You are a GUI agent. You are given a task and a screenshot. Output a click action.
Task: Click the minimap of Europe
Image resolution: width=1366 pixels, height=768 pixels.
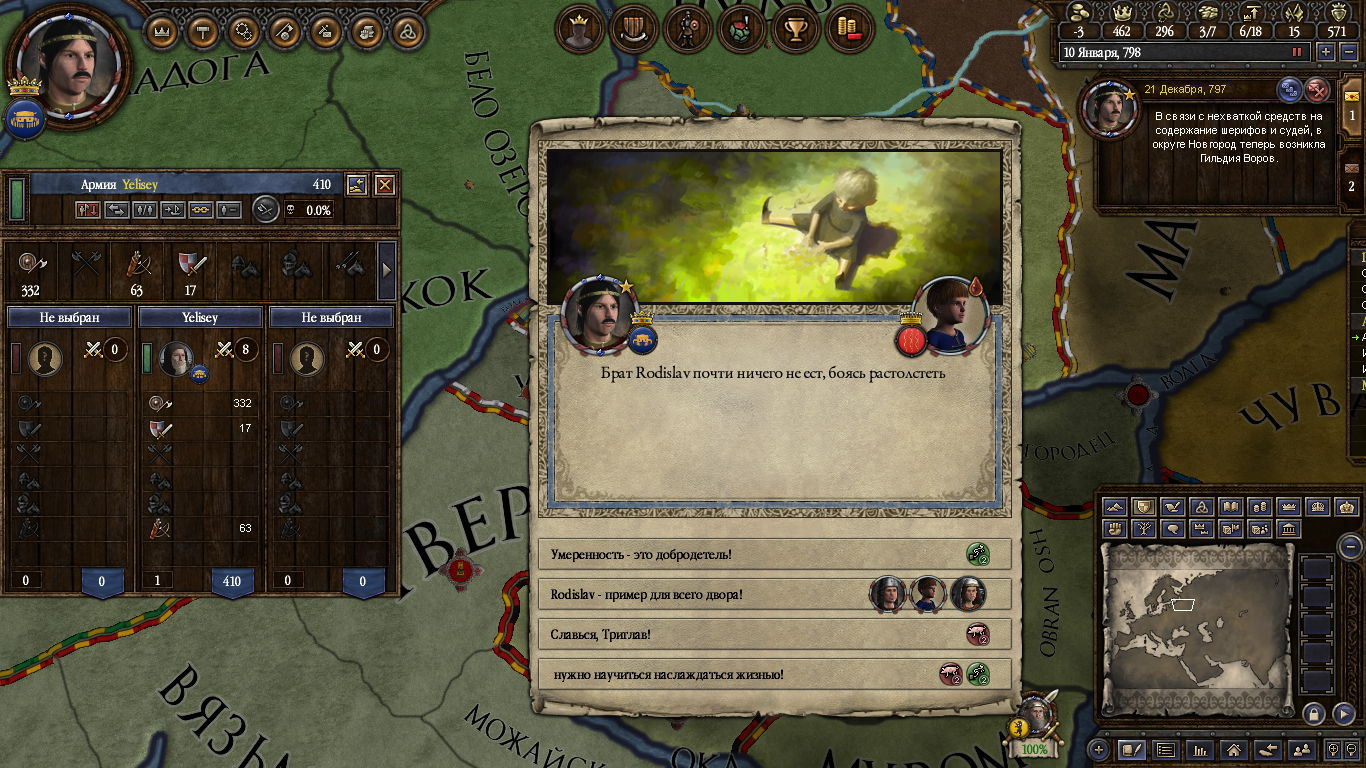(x=1196, y=630)
